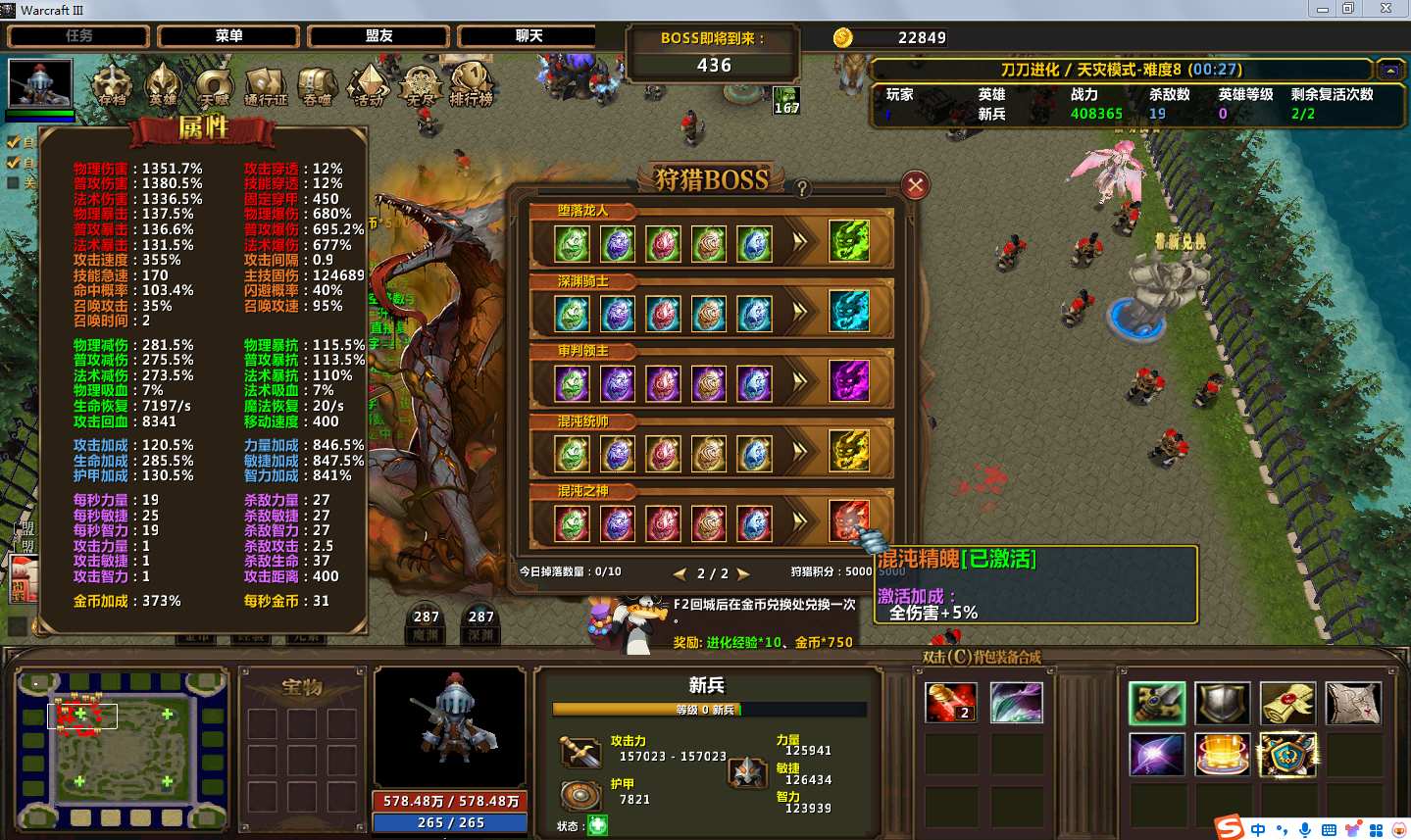Select the 审判领主 purple boss reward icon
The image size is (1411, 840).
[849, 381]
